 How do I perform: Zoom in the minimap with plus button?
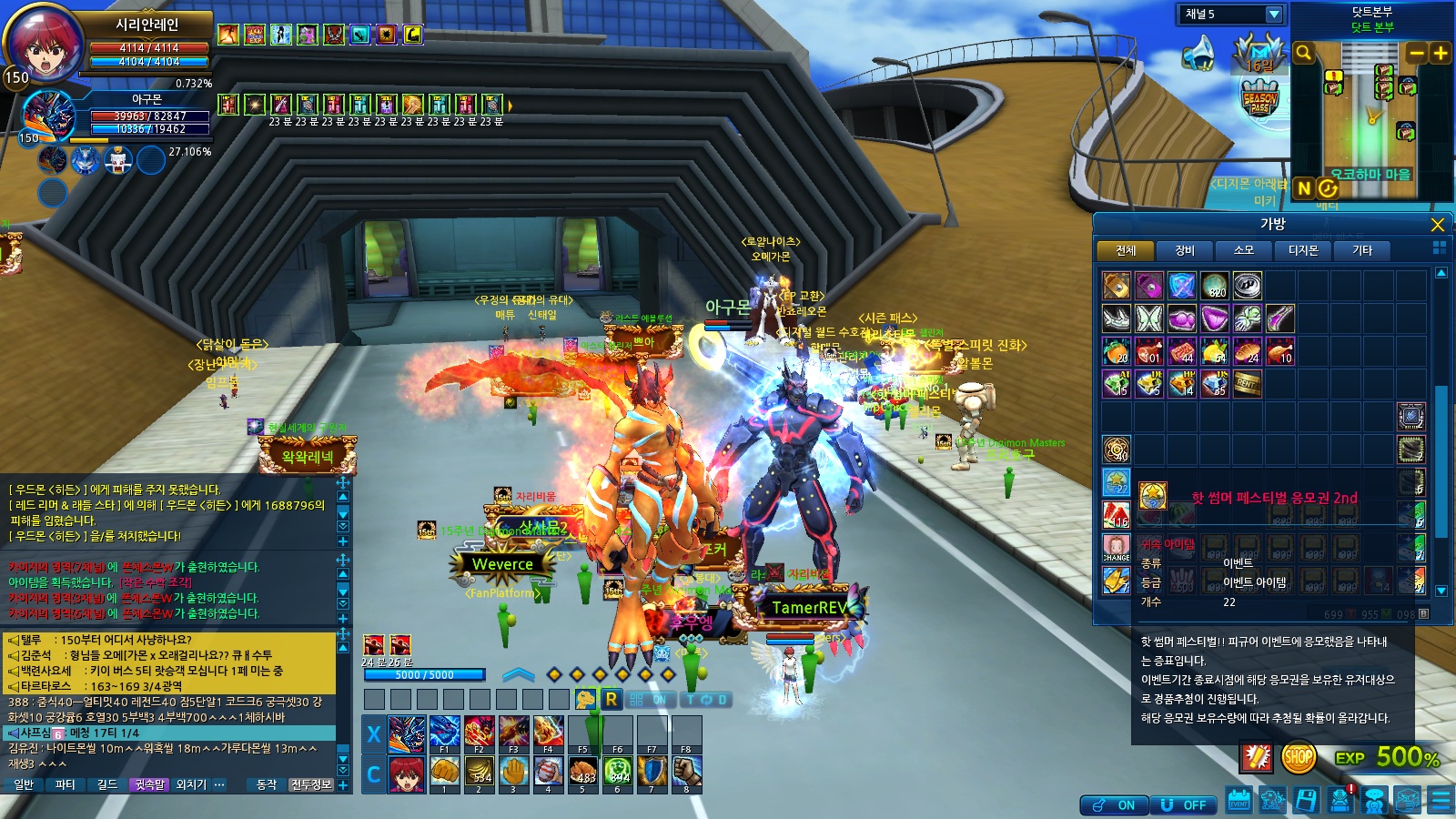tap(1441, 54)
